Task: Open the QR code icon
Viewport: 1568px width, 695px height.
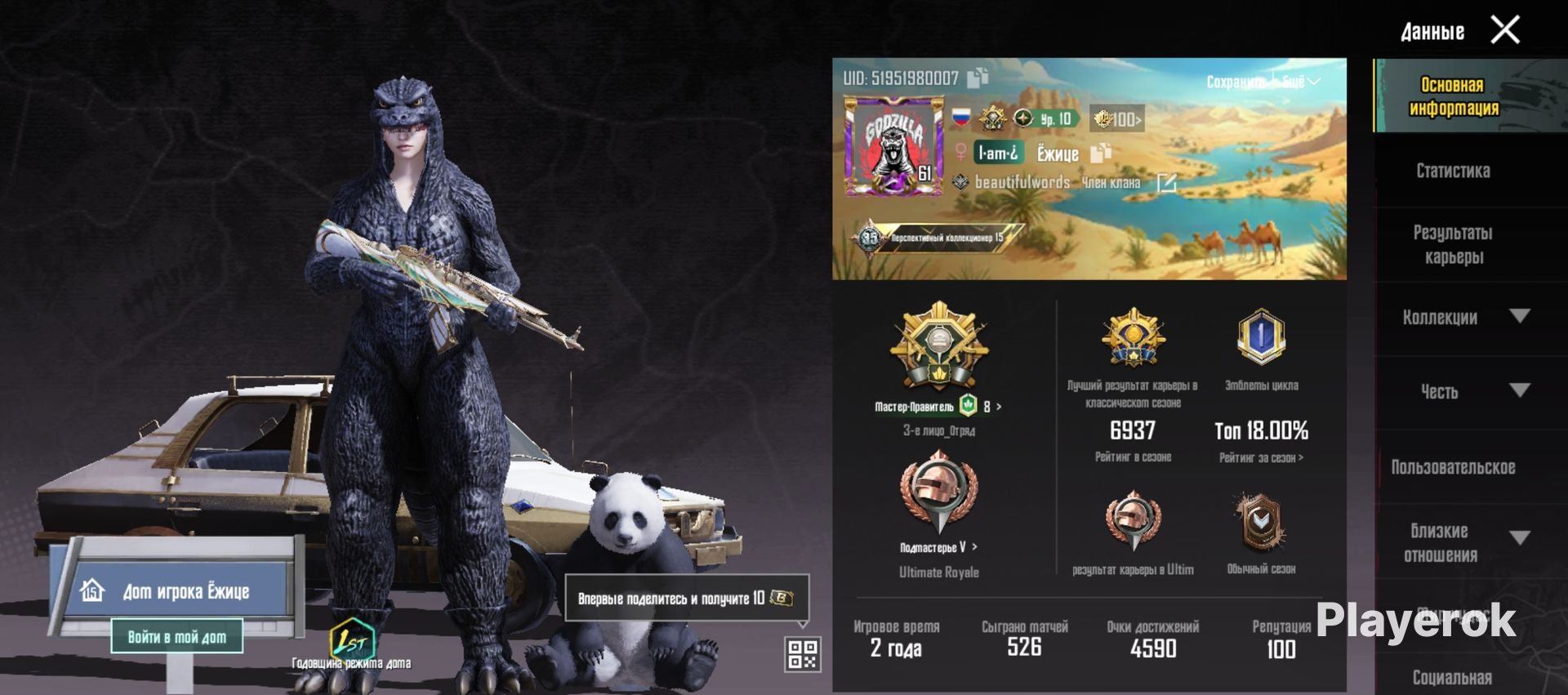Action: [802, 654]
